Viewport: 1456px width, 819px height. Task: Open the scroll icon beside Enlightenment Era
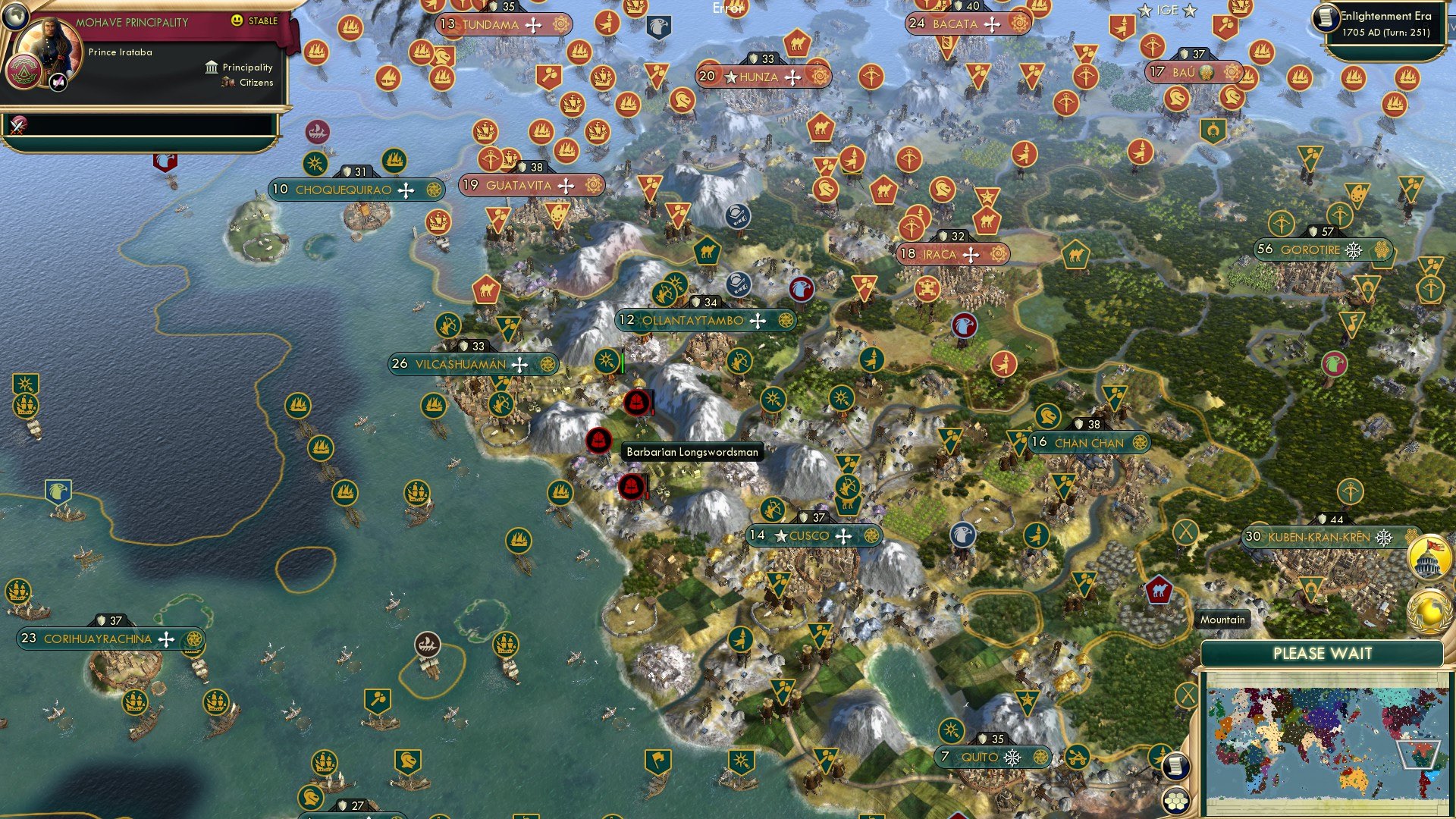[1326, 17]
